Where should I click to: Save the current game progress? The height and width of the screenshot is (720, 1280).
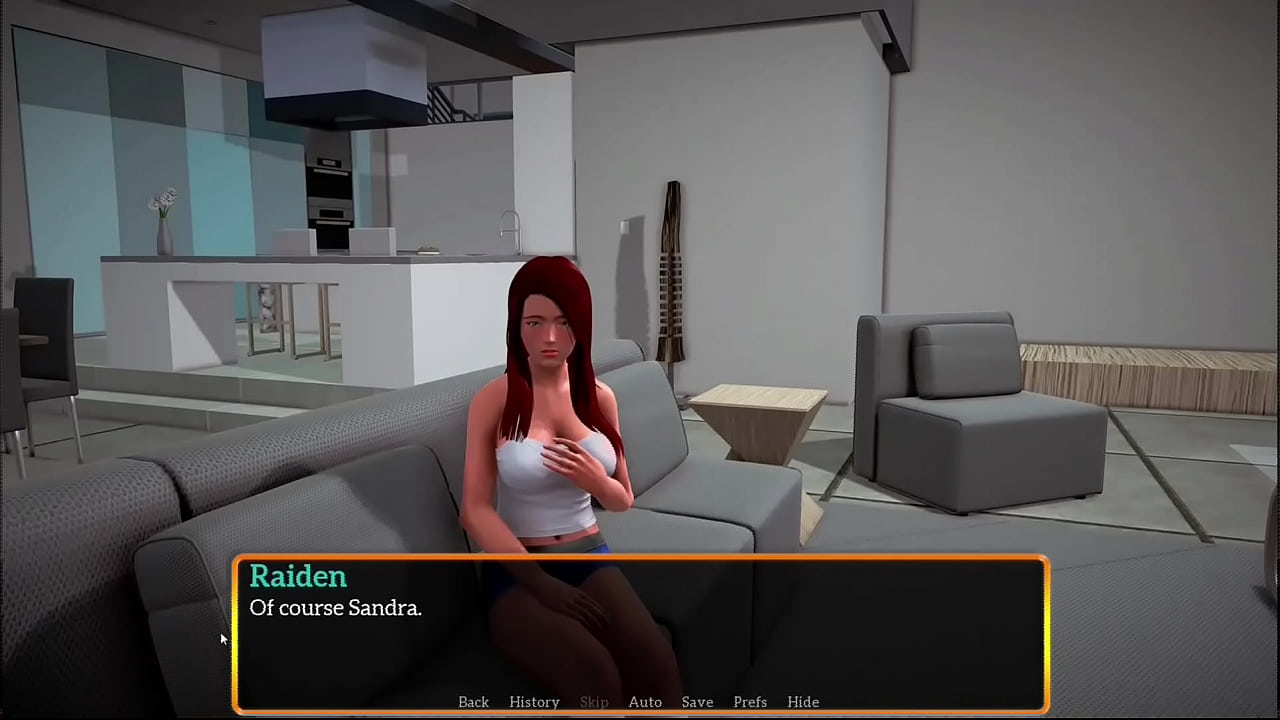(697, 702)
